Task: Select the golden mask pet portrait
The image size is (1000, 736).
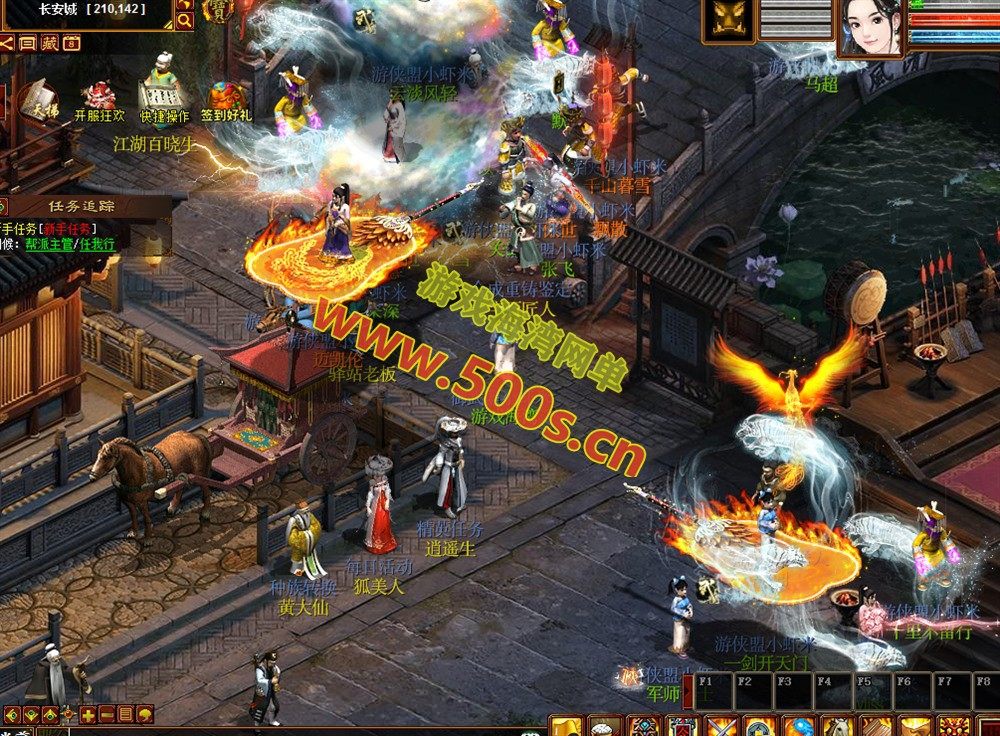Action: click(730, 22)
